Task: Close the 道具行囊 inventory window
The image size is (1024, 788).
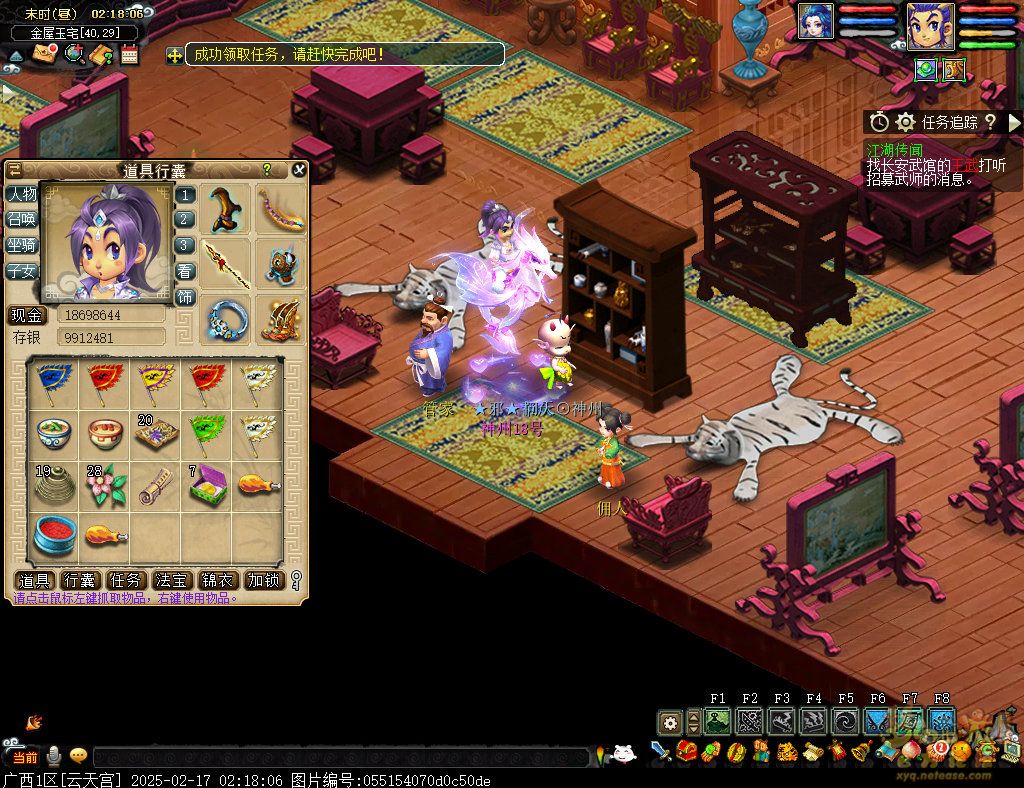Action: (x=298, y=170)
